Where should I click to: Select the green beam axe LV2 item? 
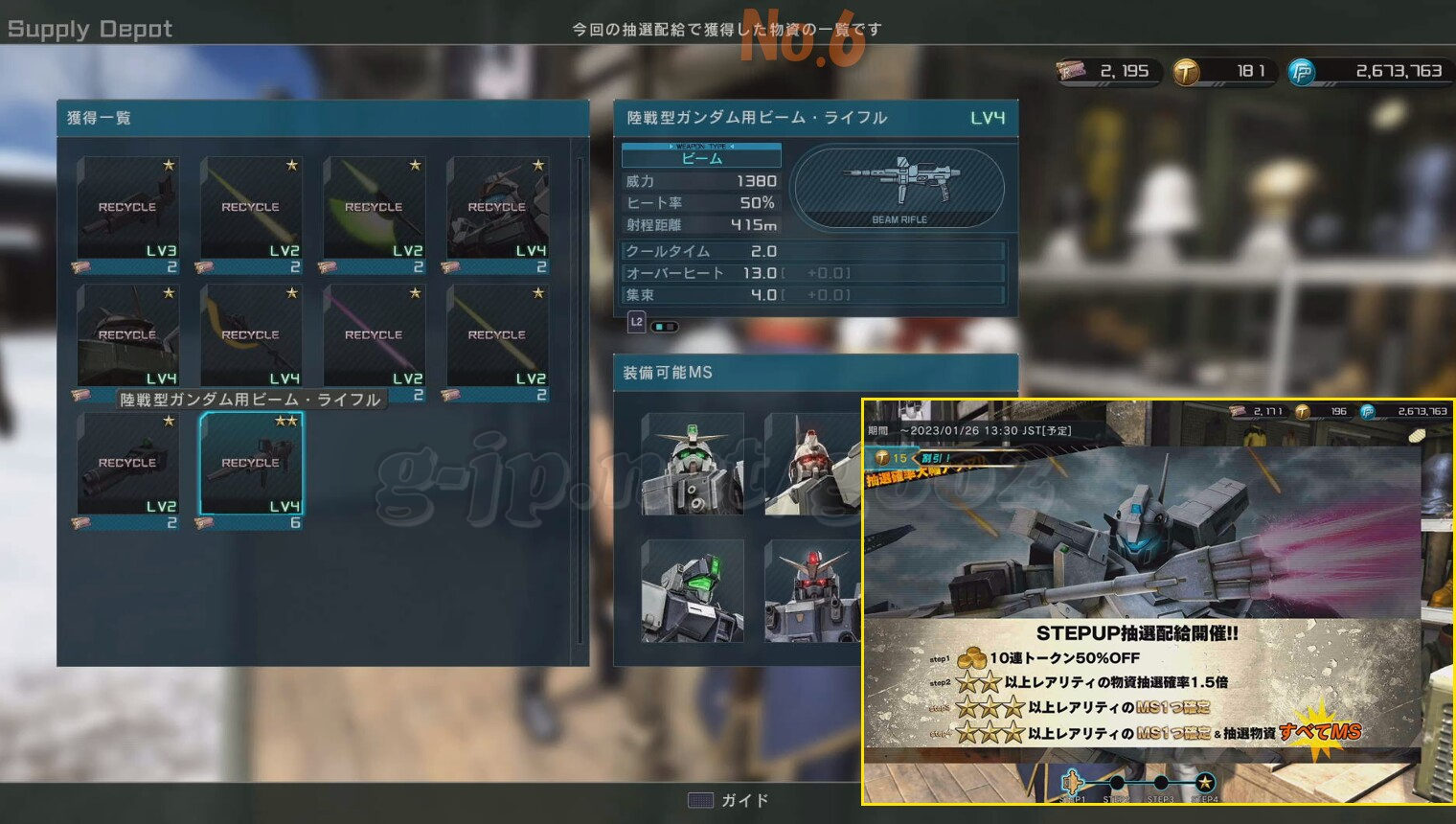[x=374, y=208]
